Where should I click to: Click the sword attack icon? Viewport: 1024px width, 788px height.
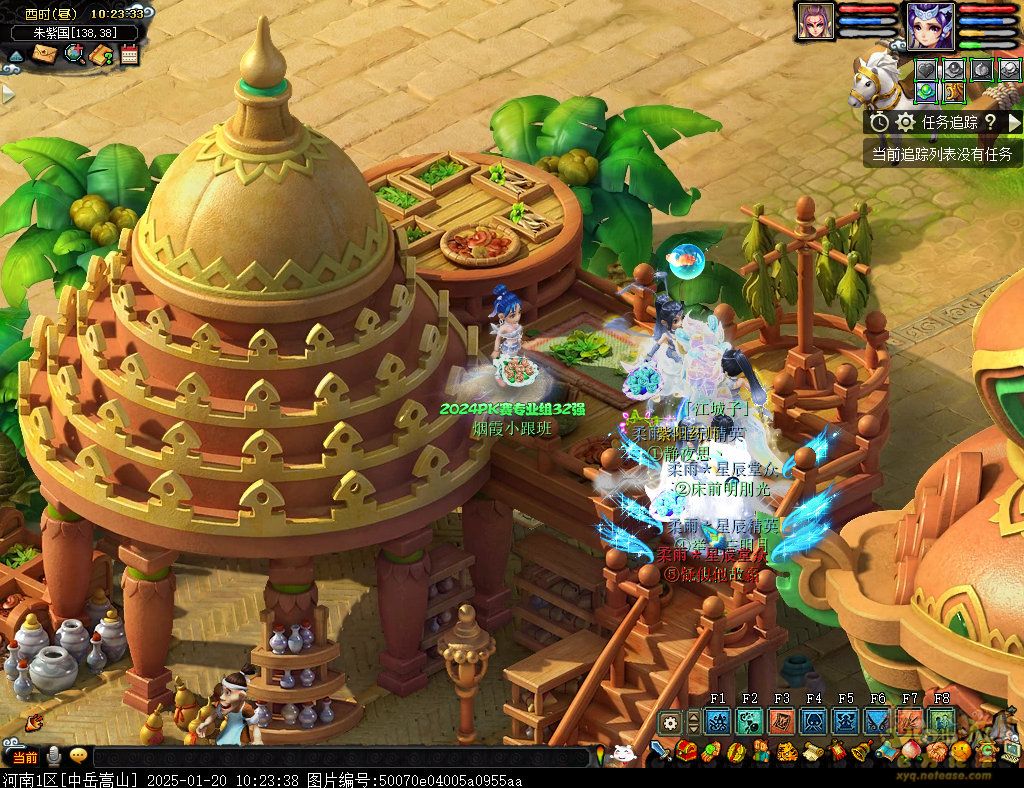660,750
